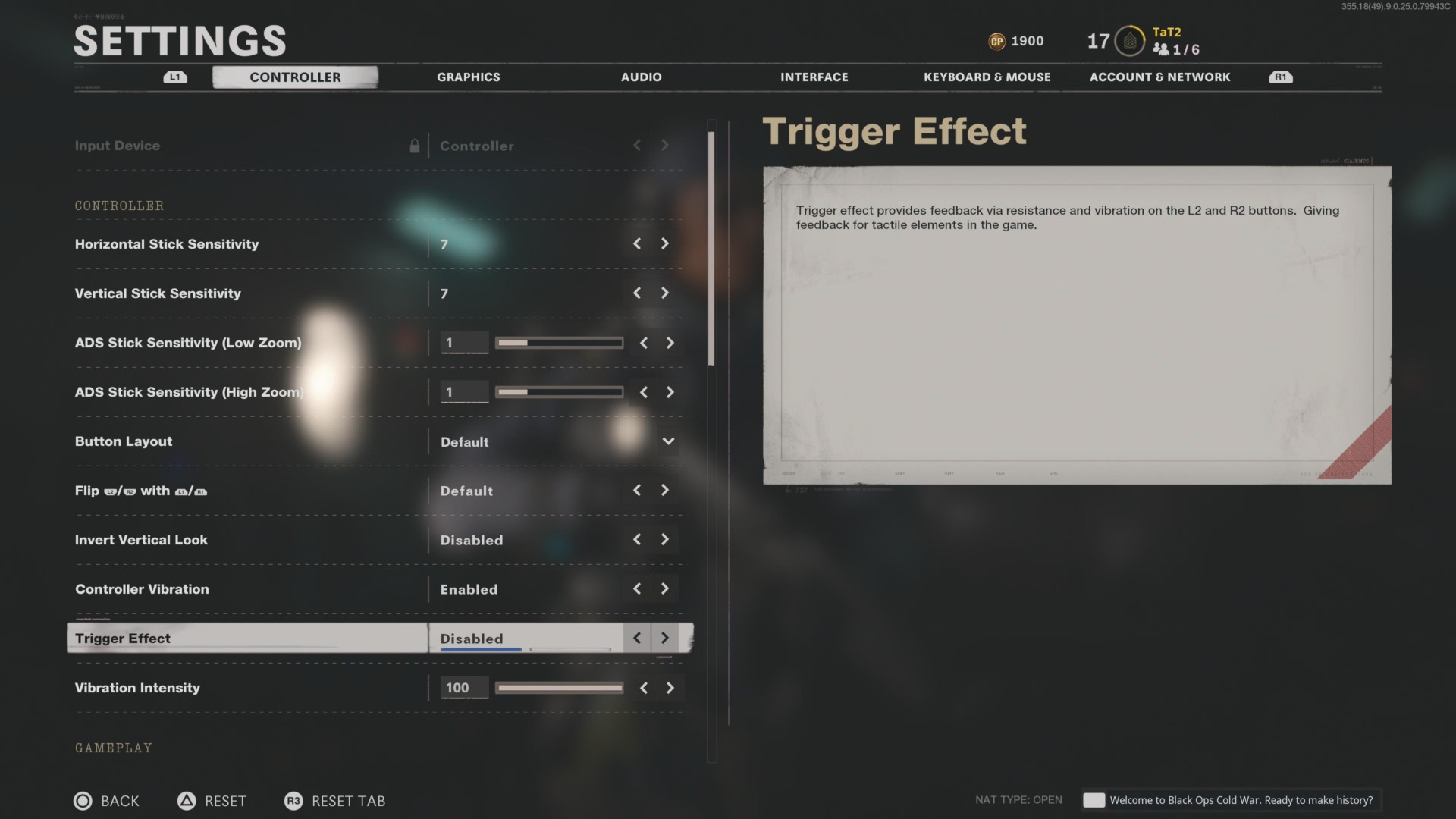The height and width of the screenshot is (819, 1456).
Task: Click the R1 bumper icon to switch tabs right
Action: point(1281,77)
